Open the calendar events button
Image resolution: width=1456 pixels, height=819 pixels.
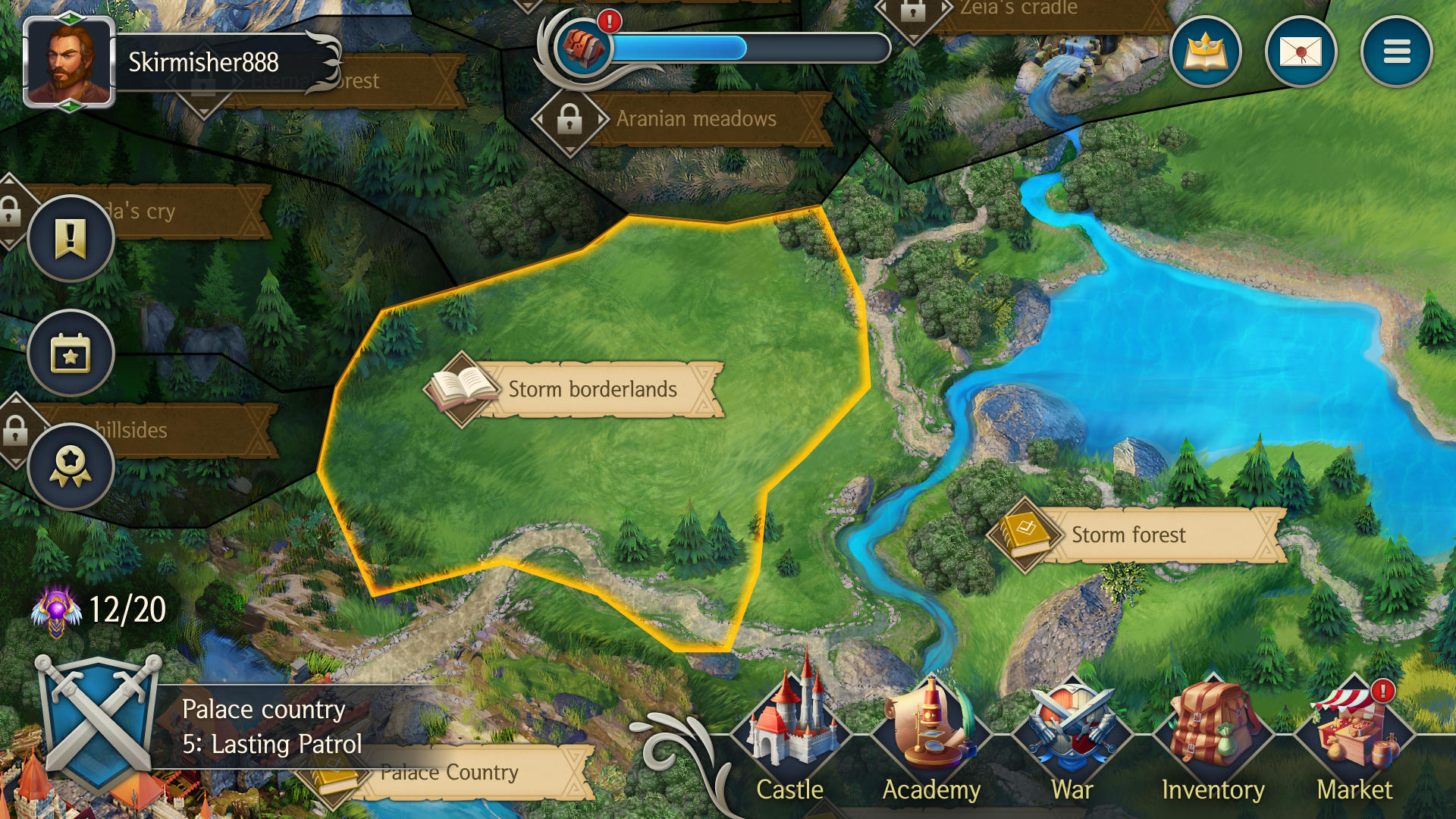tap(71, 353)
